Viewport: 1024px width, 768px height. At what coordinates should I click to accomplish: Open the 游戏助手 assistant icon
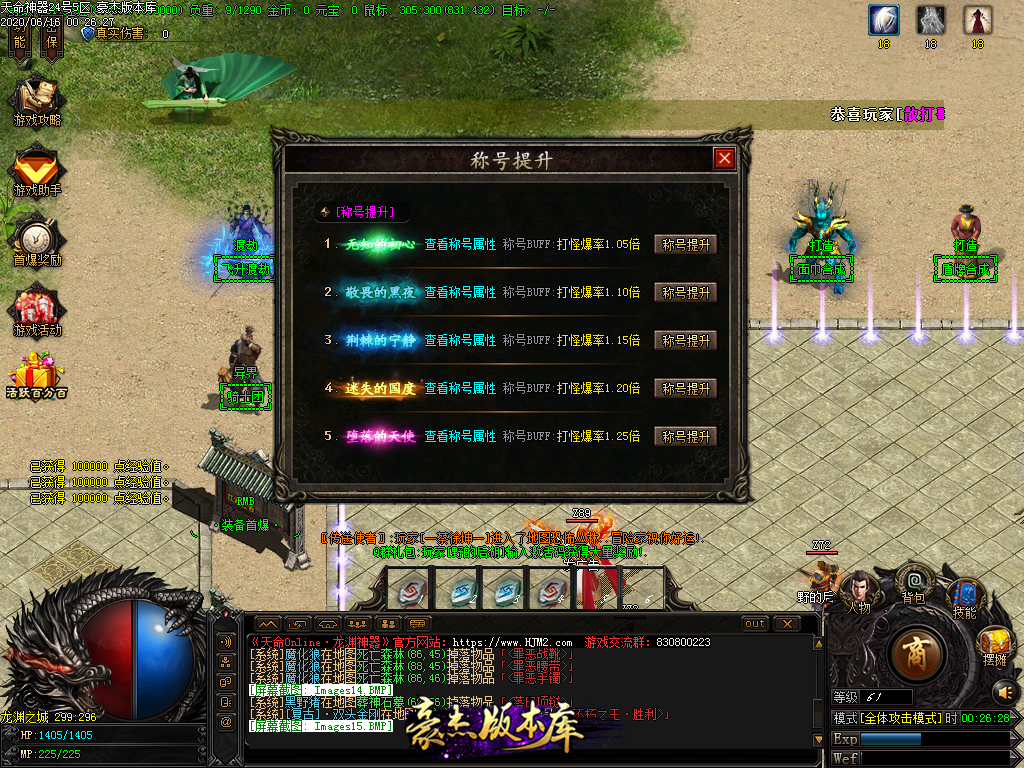coord(37,170)
